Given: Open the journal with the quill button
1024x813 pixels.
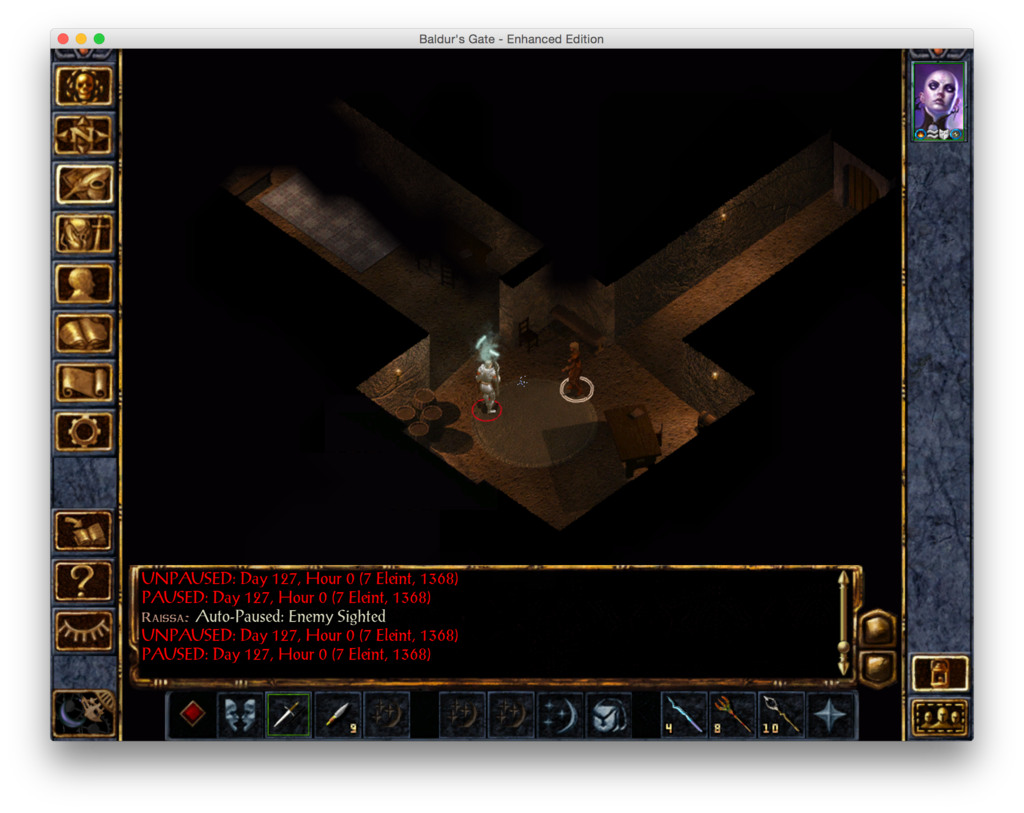Looking at the screenshot, I should point(84,184).
